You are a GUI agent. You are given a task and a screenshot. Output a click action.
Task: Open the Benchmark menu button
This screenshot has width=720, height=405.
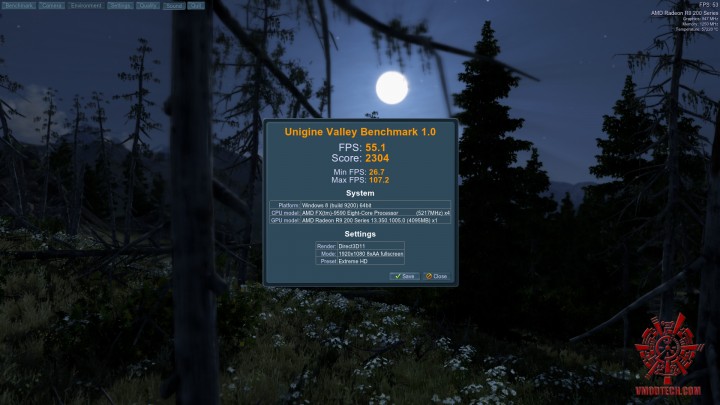pyautogui.click(x=19, y=5)
